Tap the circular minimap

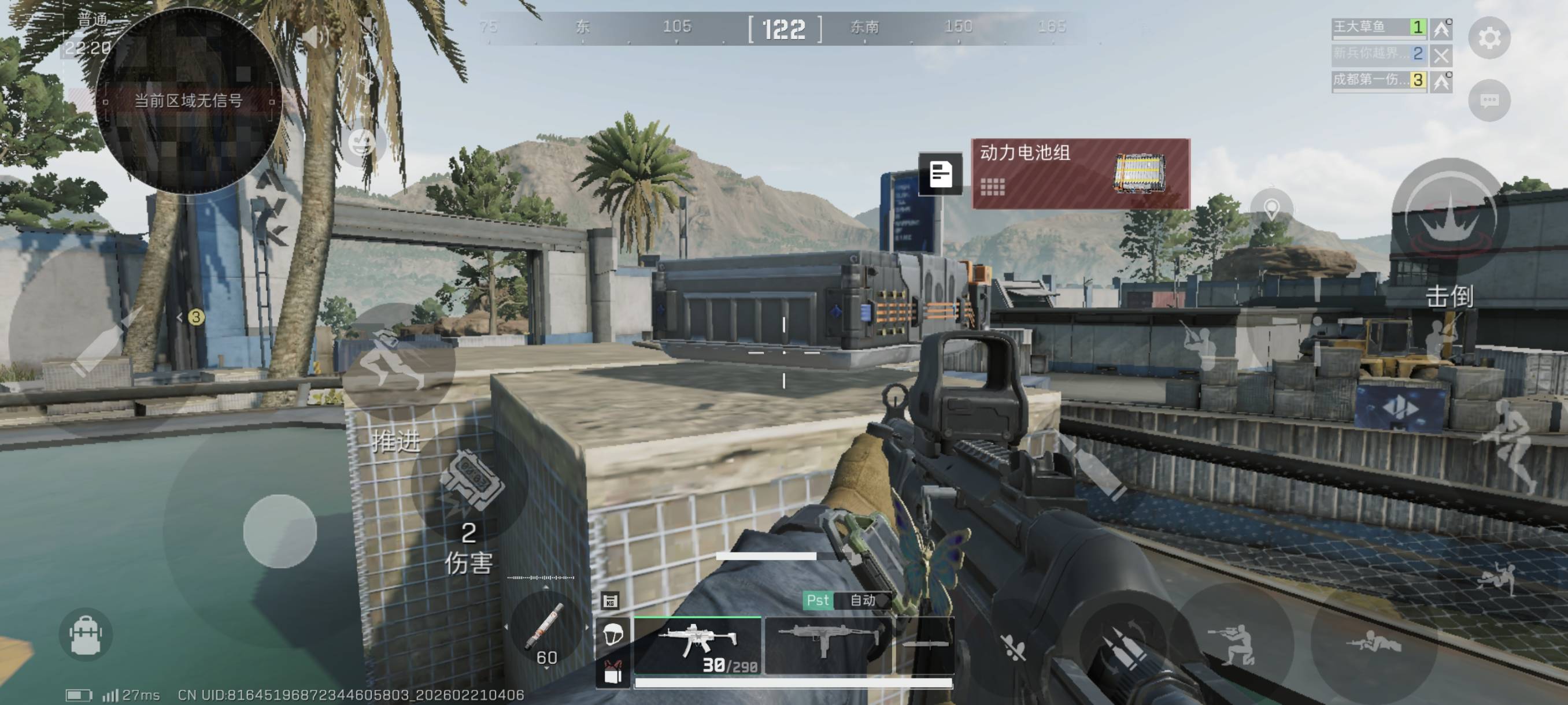click(187, 101)
